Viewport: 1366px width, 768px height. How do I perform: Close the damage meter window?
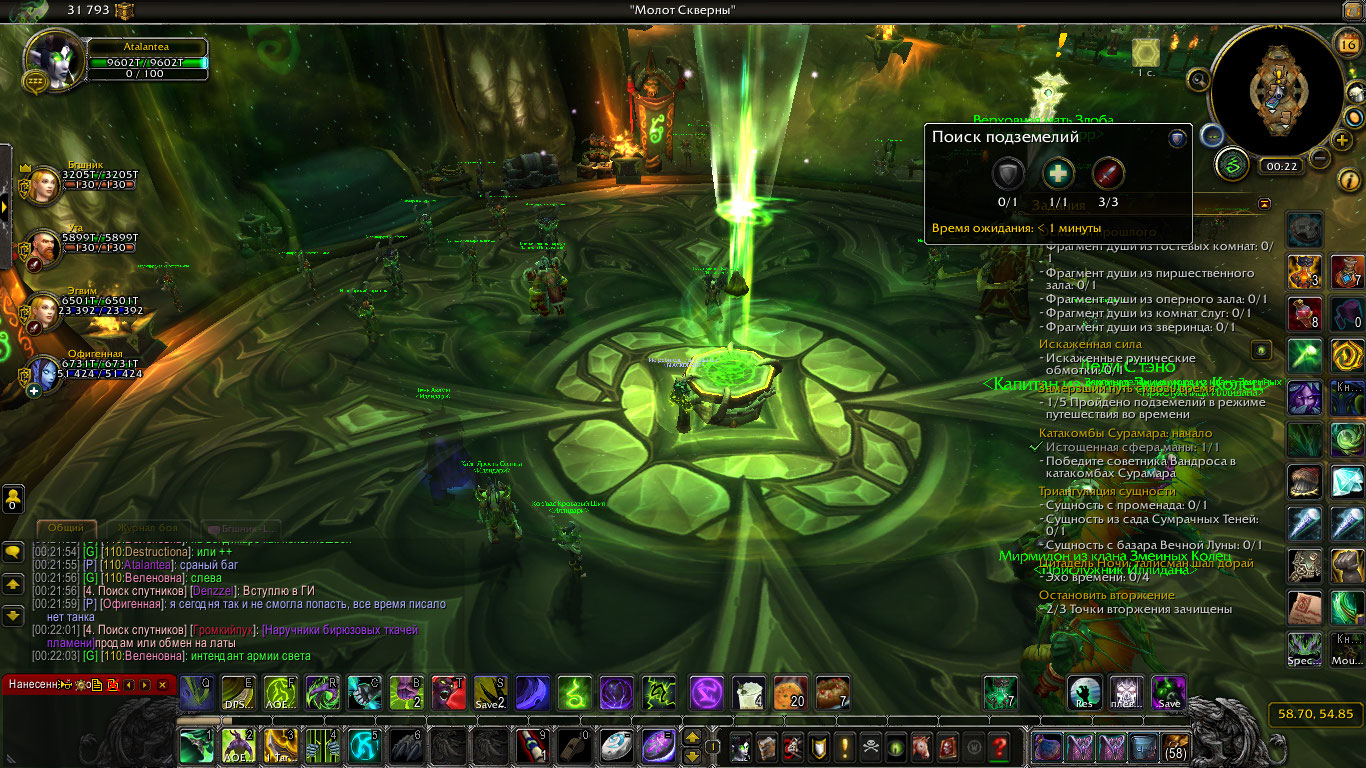[162, 685]
